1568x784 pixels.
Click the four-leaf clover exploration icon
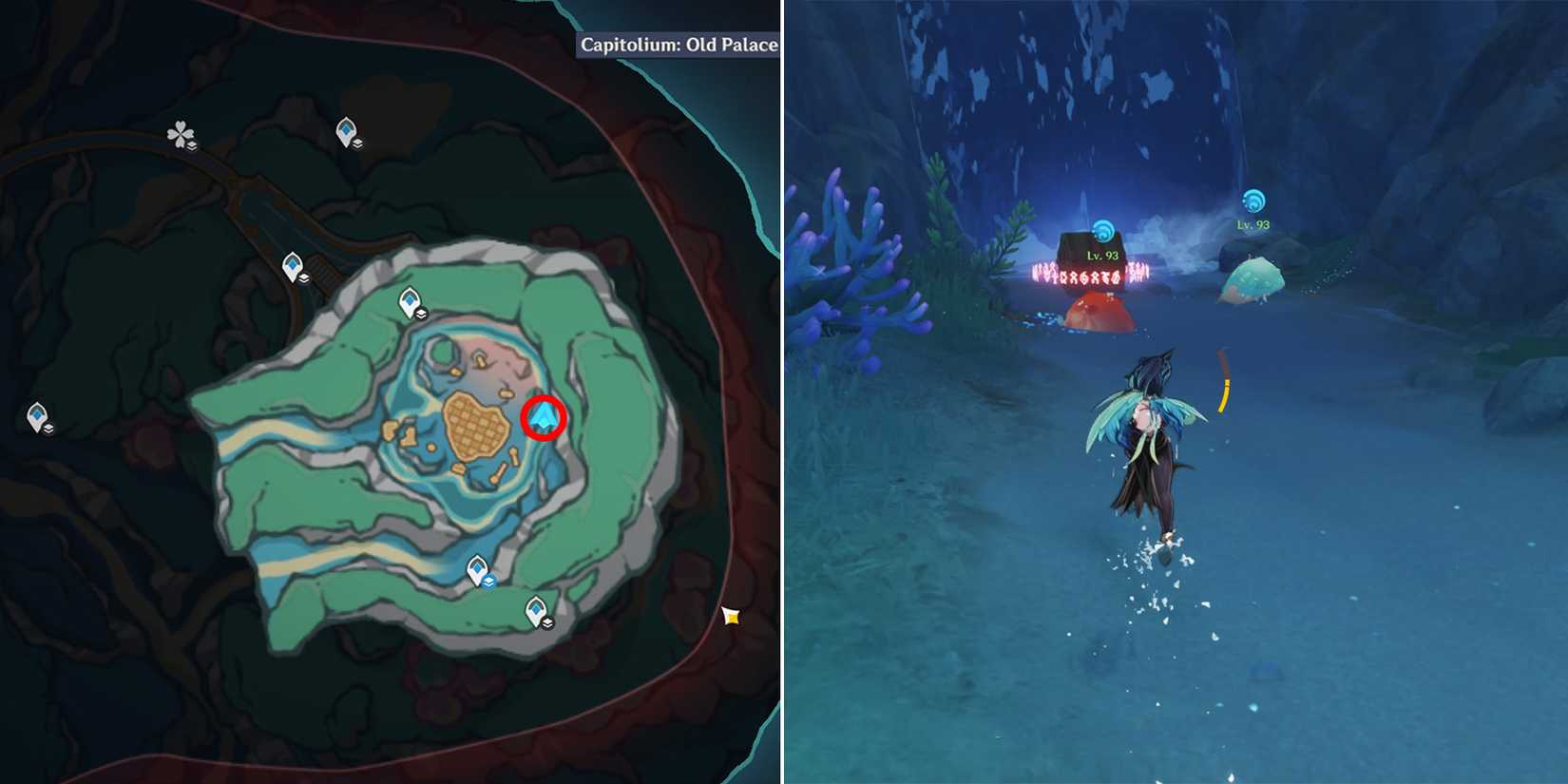(x=182, y=134)
